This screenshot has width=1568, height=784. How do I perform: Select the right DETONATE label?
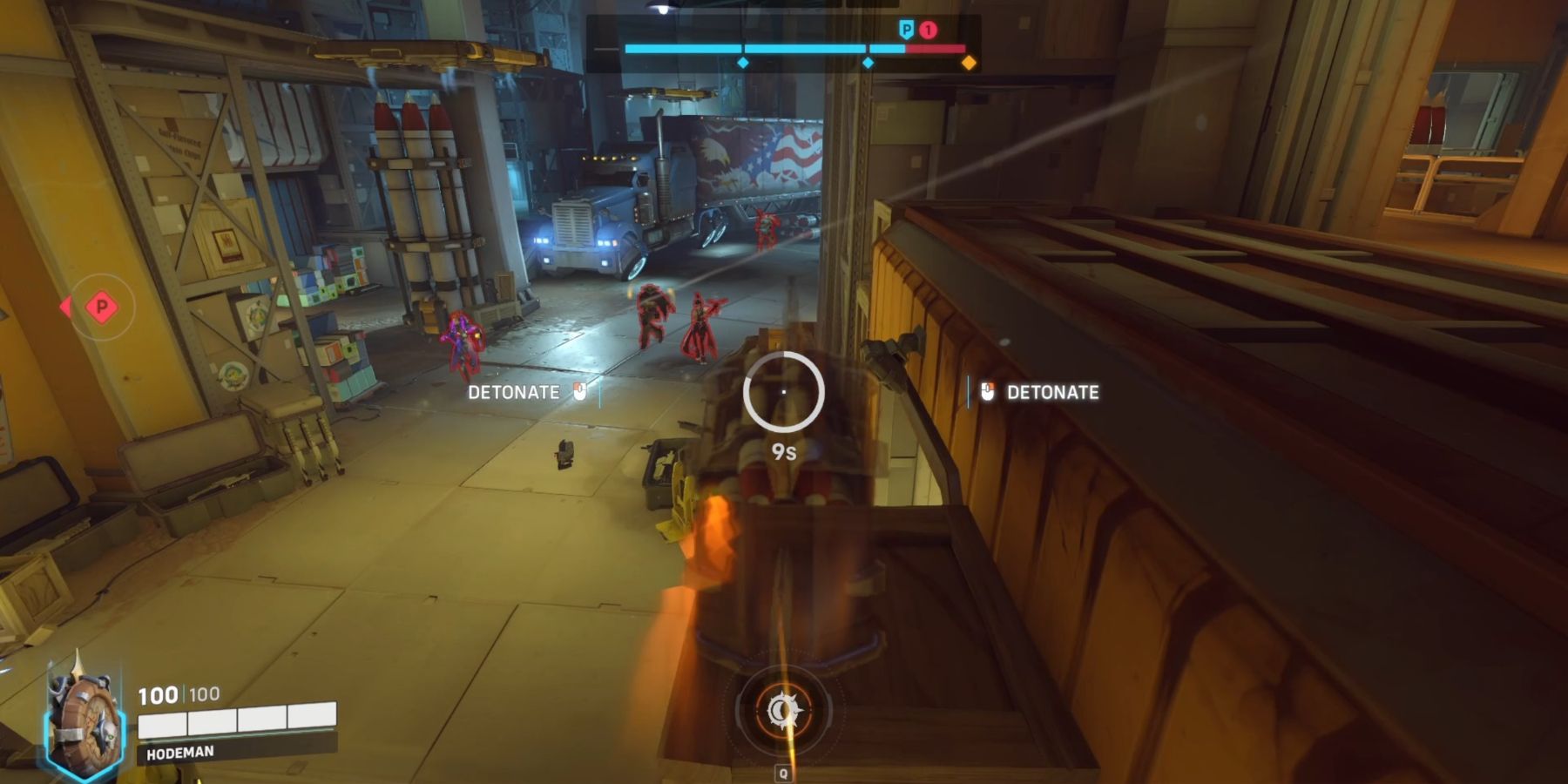click(x=1051, y=393)
